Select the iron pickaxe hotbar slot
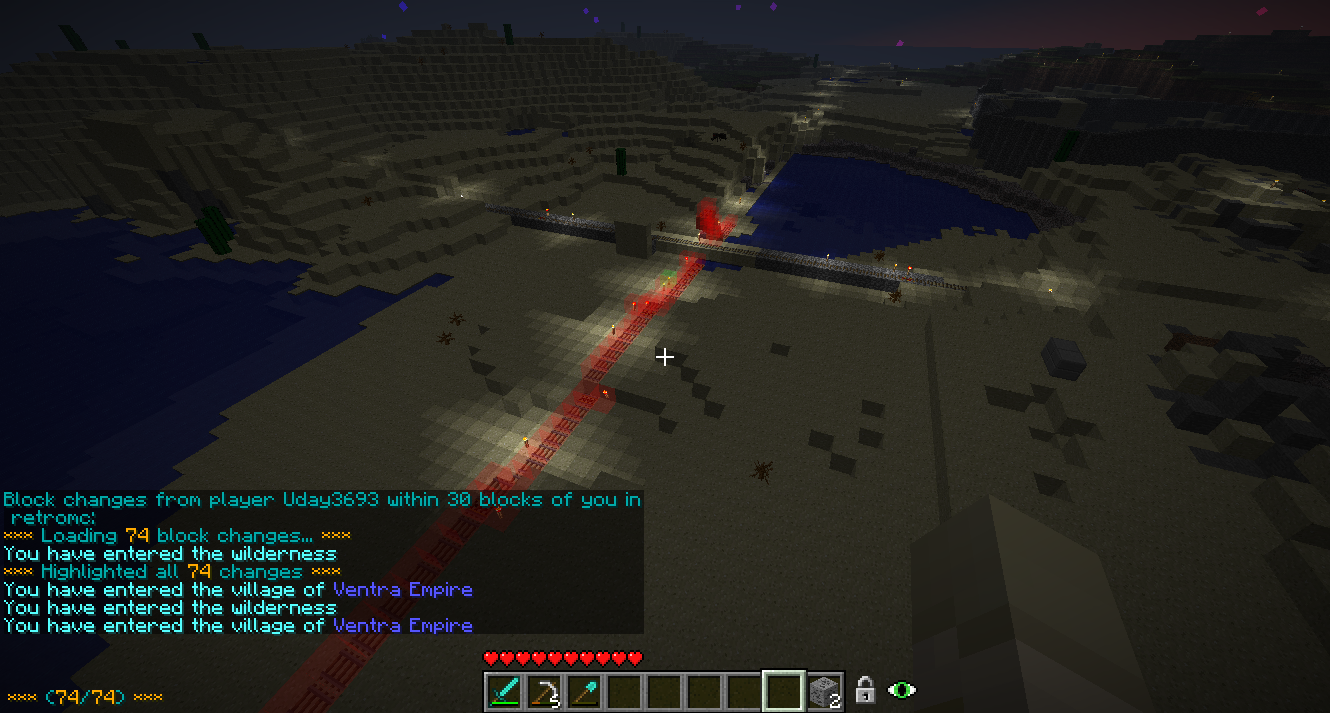This screenshot has width=1330, height=713. [x=544, y=691]
